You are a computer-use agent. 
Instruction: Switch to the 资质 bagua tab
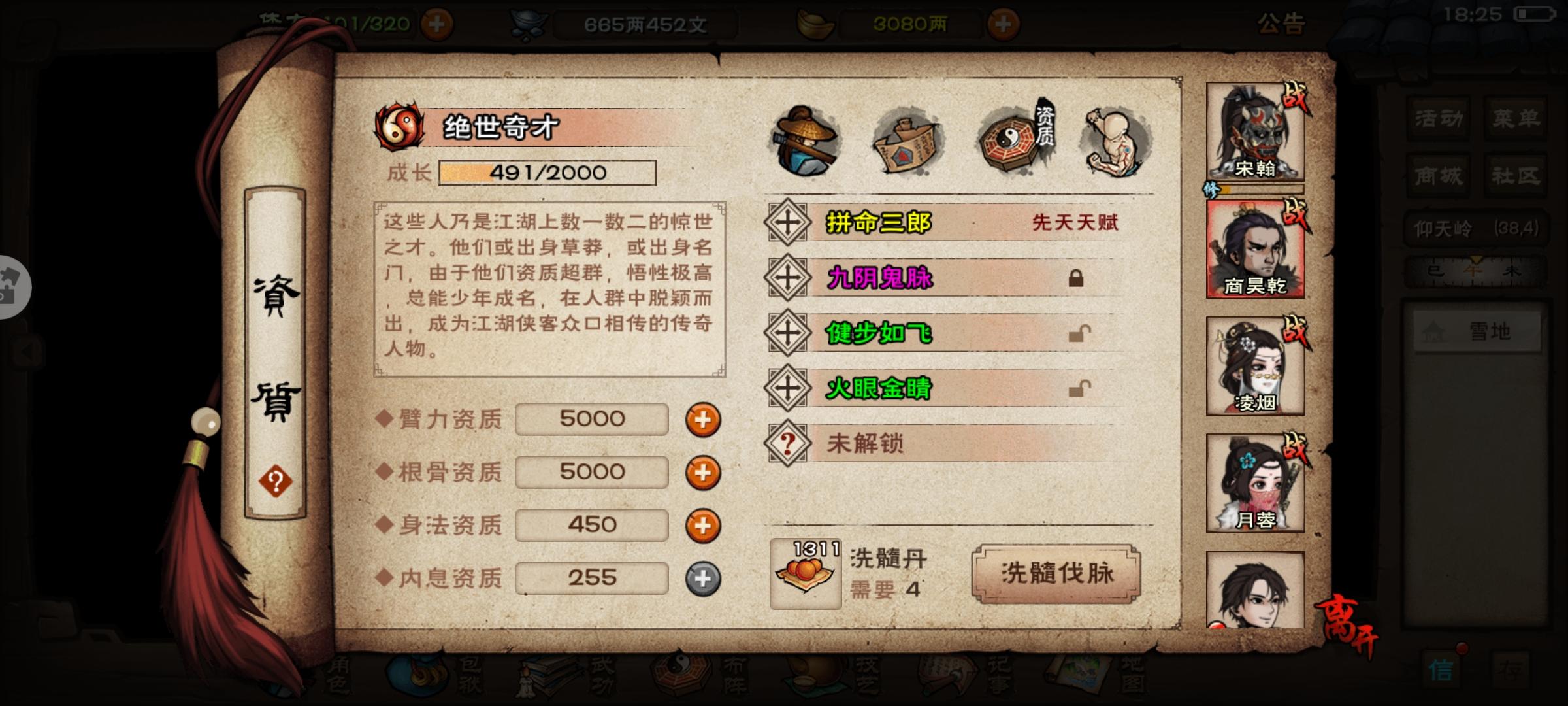(x=1009, y=139)
